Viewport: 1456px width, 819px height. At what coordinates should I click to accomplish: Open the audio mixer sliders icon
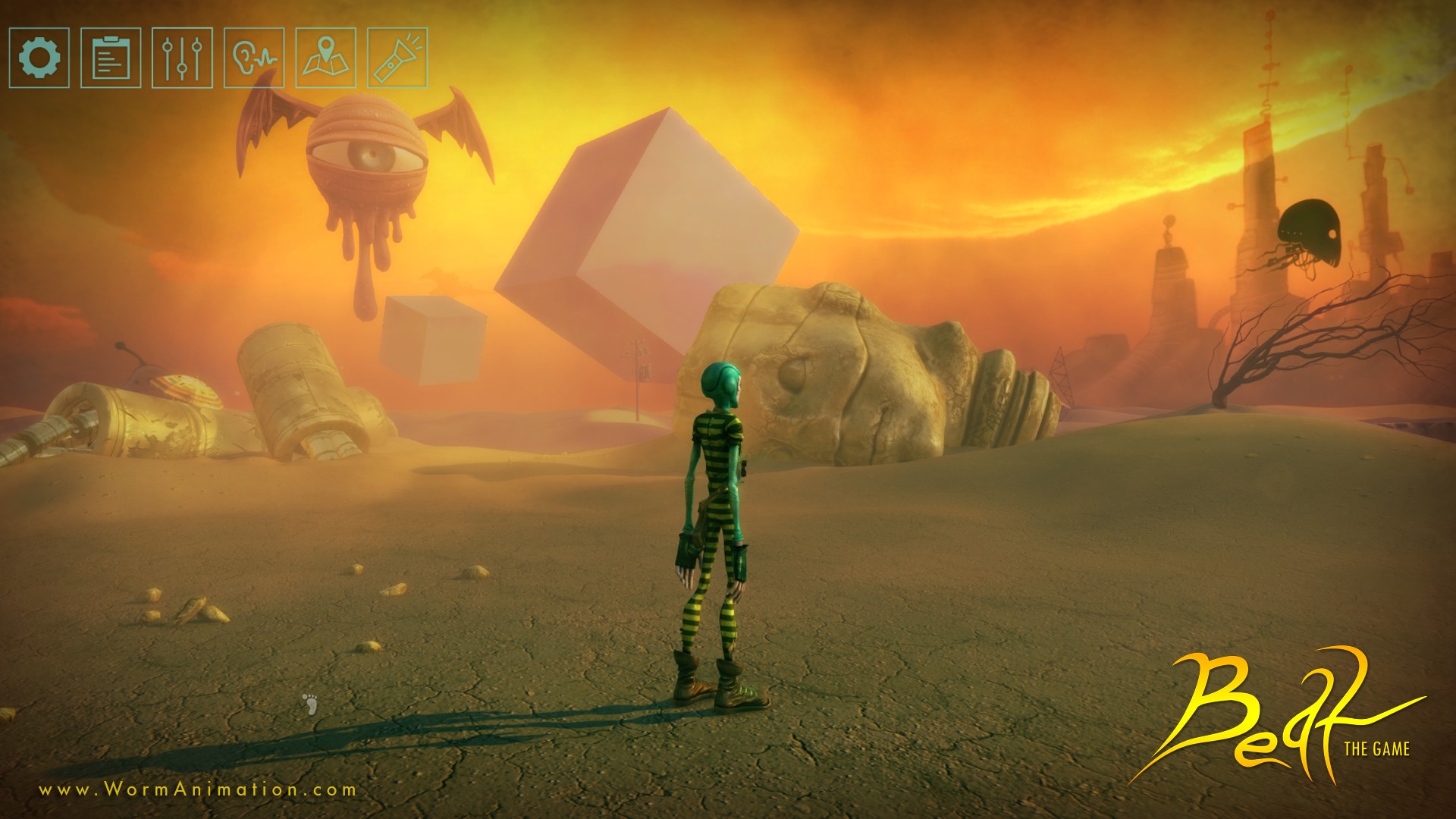coord(182,58)
